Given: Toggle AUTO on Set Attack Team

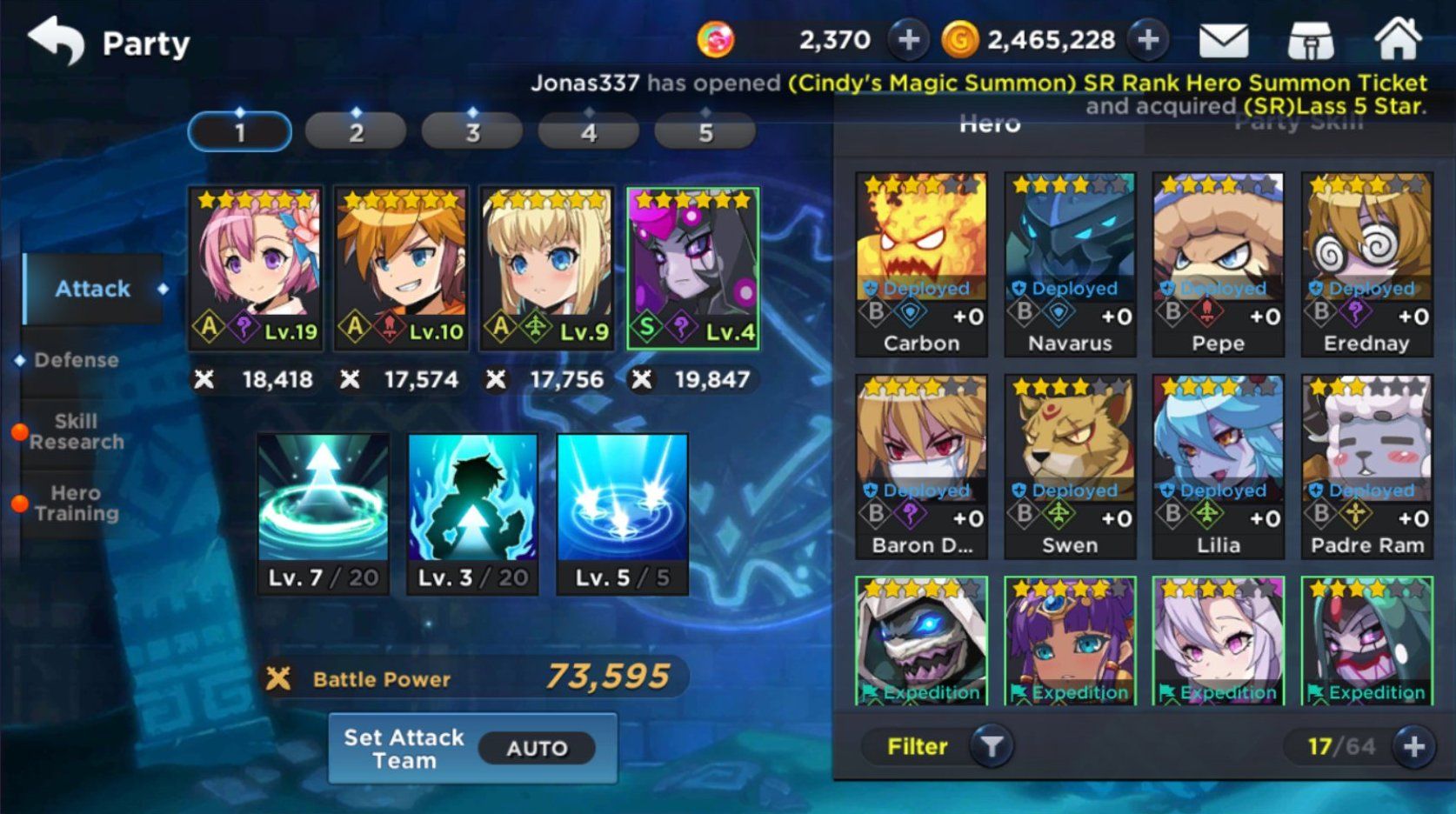Looking at the screenshot, I should (537, 749).
